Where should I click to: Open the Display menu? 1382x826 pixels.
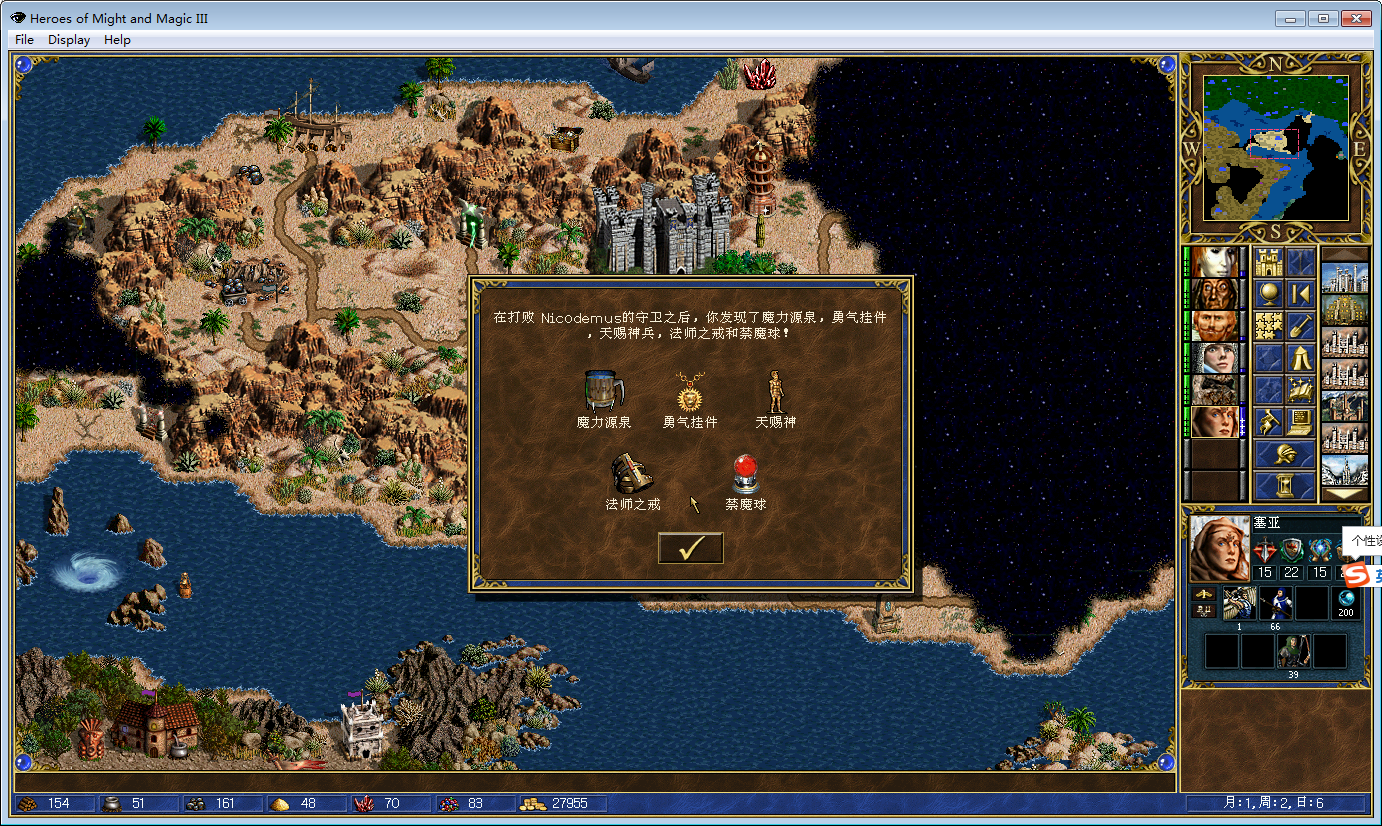click(69, 40)
